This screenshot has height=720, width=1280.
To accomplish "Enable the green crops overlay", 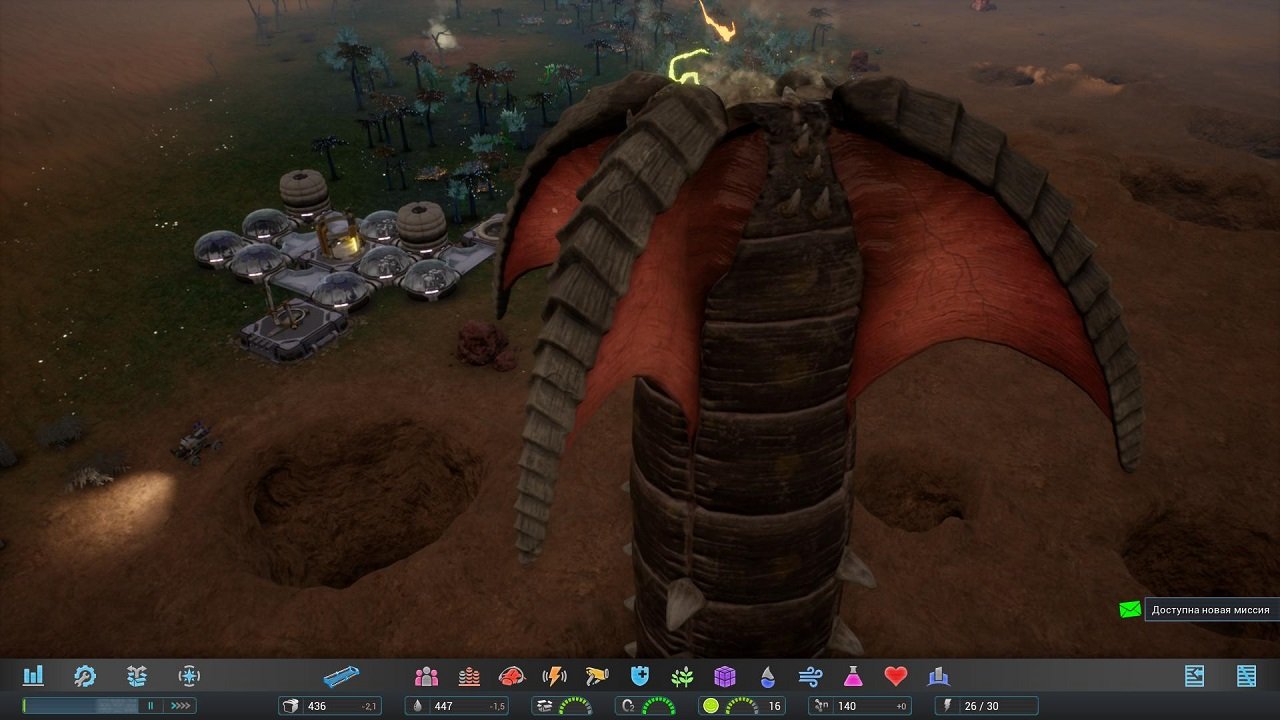I will tap(684, 677).
